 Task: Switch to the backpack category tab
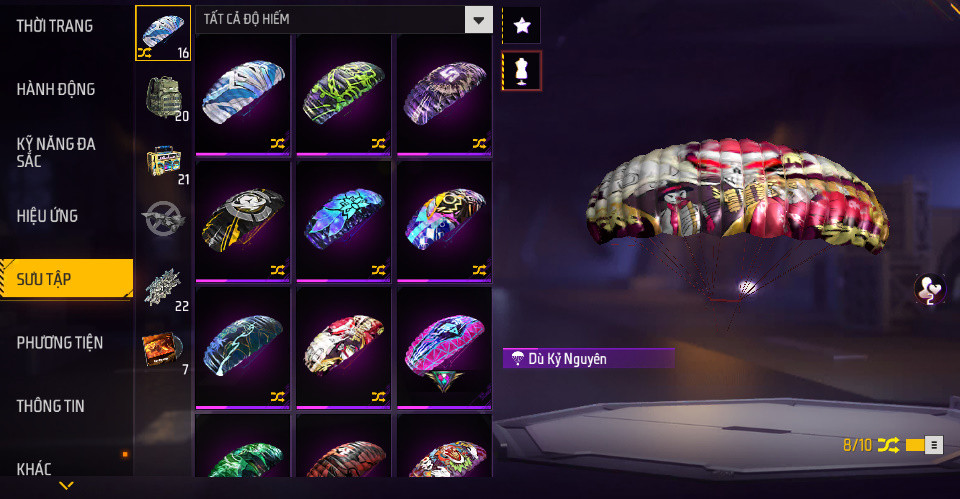tap(163, 96)
